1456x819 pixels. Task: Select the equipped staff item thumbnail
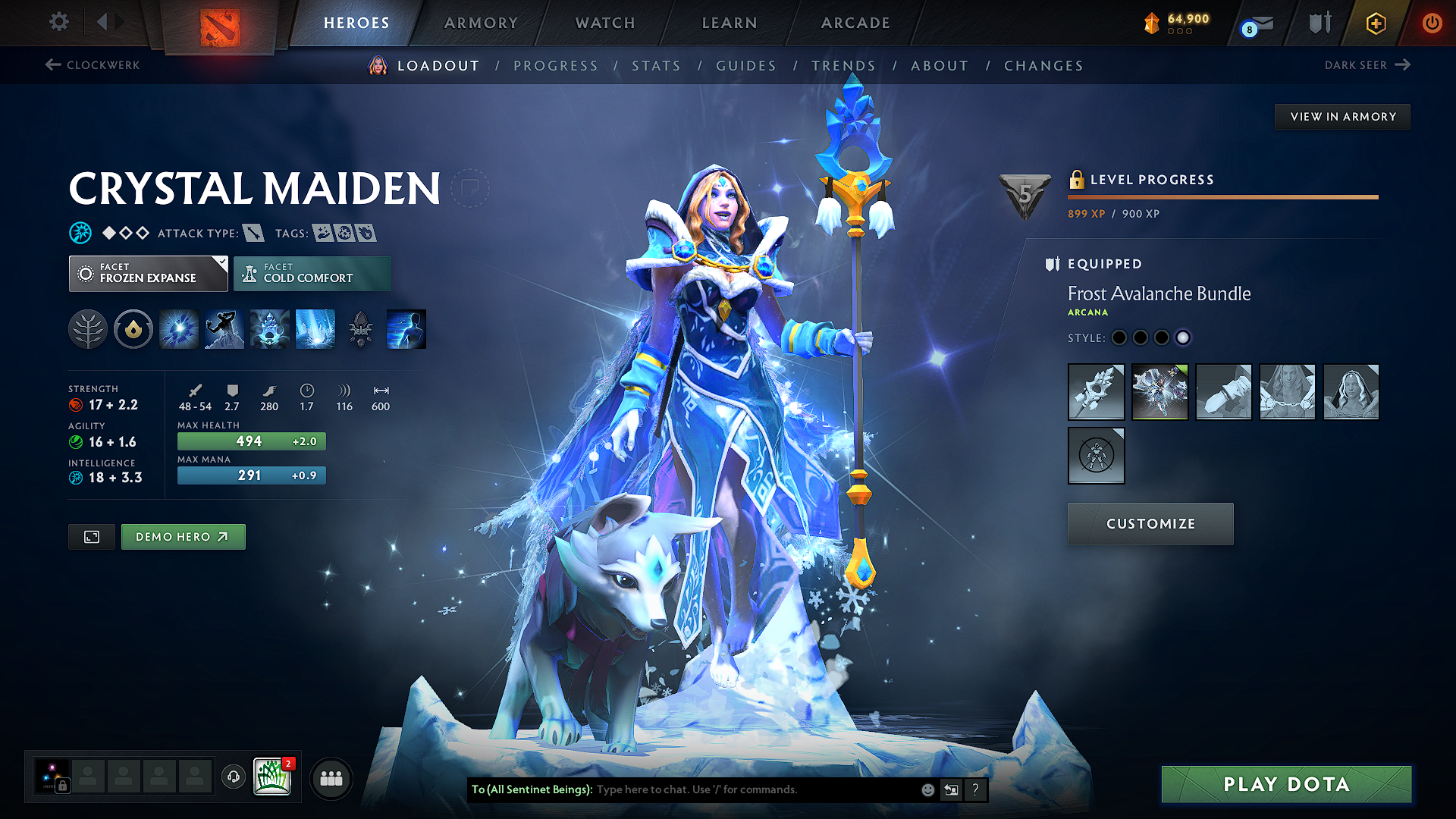[1096, 392]
